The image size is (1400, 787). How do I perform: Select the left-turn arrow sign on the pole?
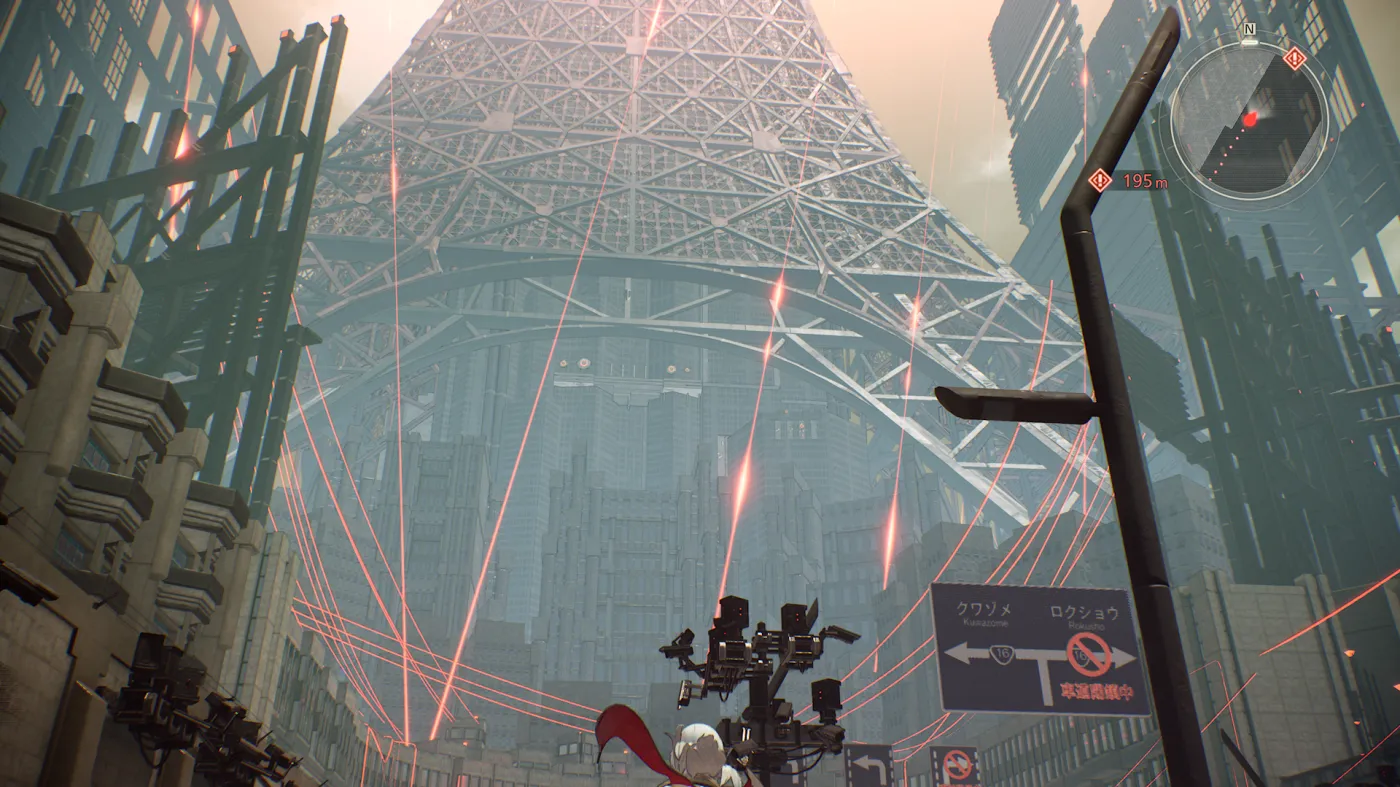coord(867,762)
